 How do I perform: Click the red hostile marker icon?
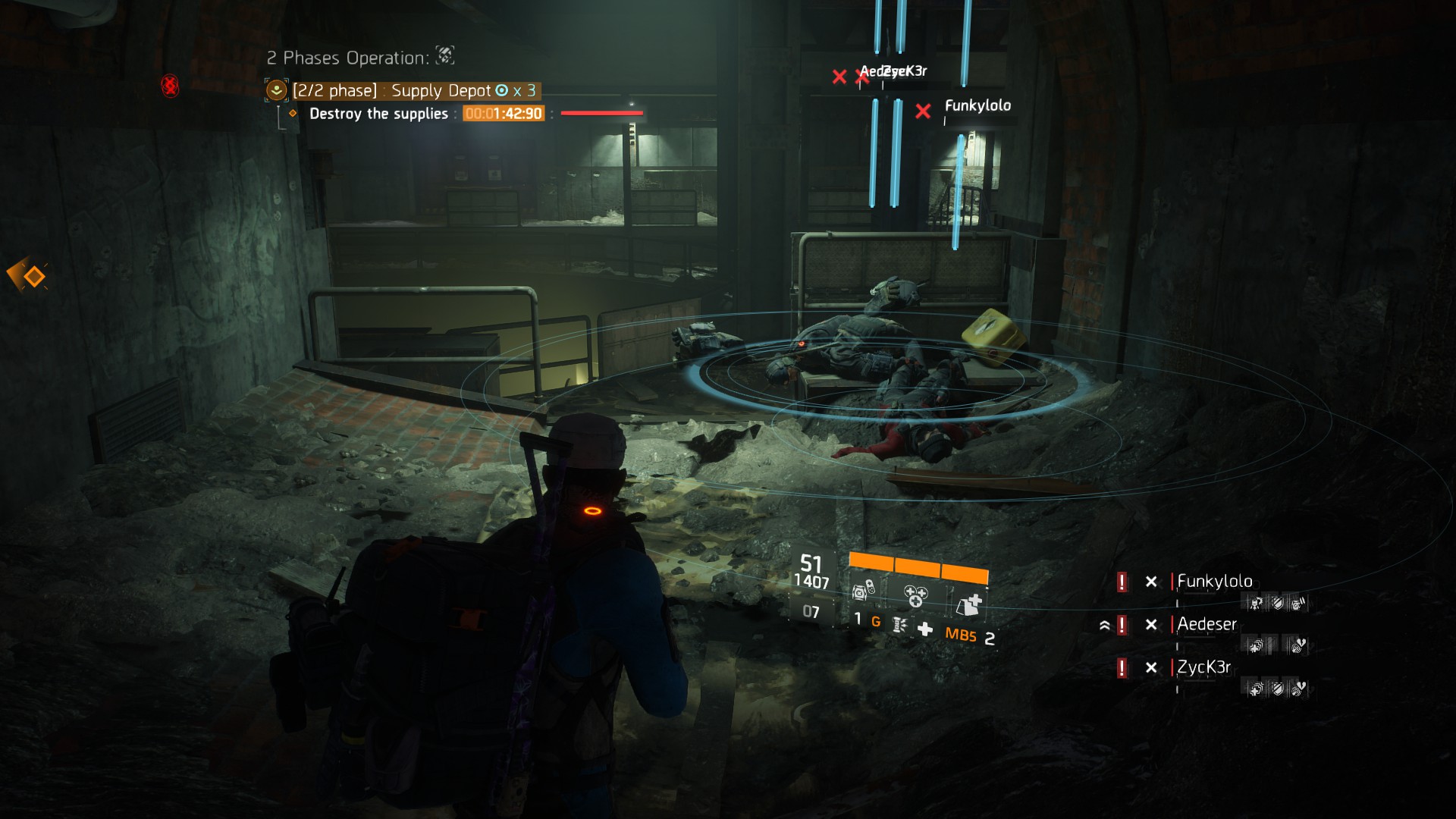[x=170, y=86]
